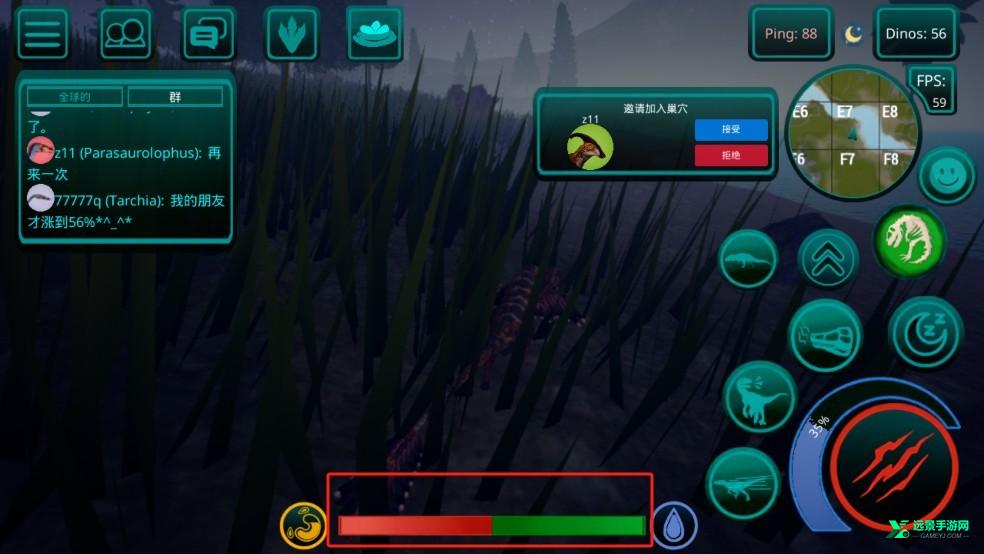984x554 pixels.
Task: Toggle the chat window icon
Action: 209,35
